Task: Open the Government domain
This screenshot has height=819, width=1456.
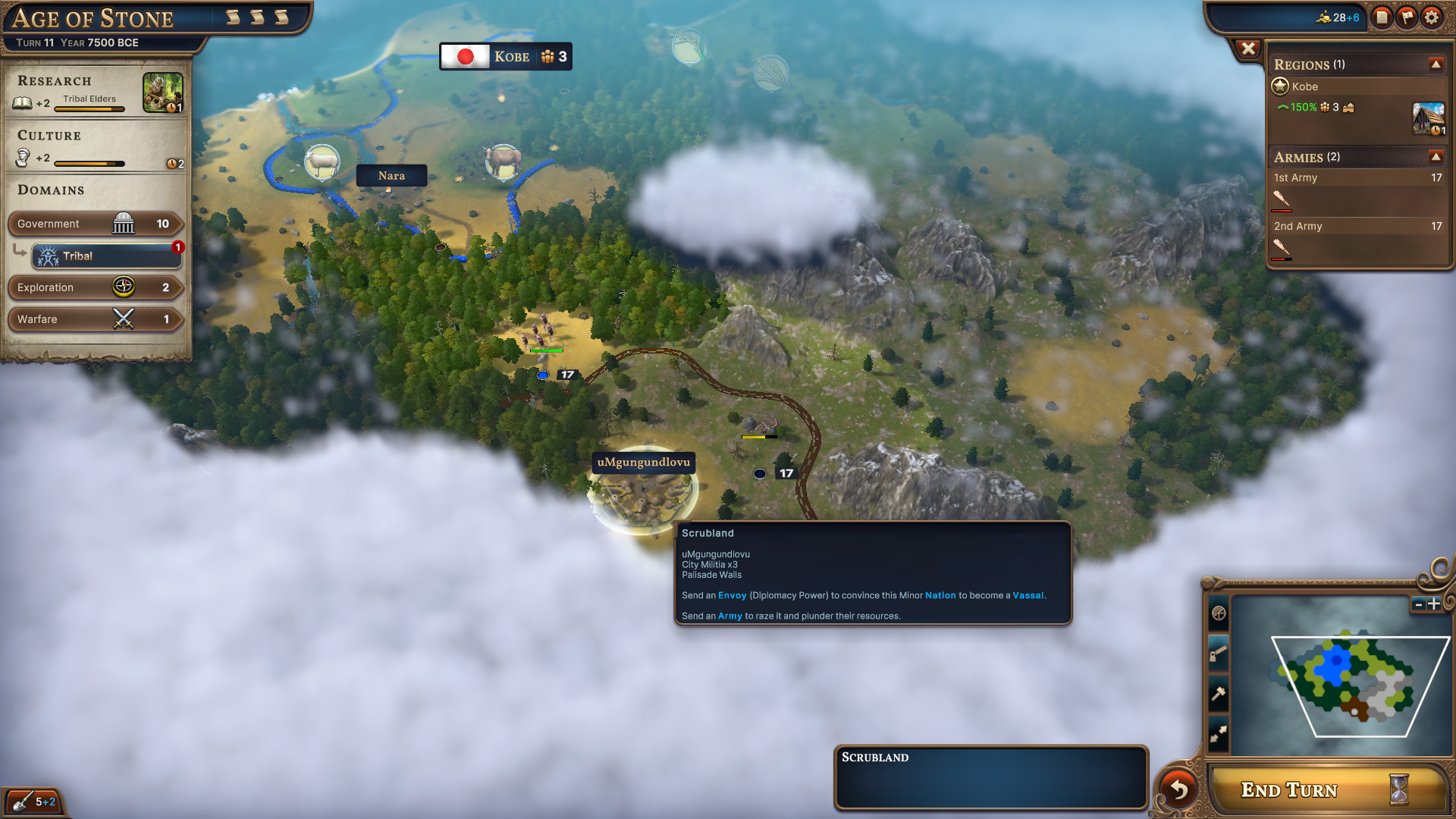Action: point(95,224)
